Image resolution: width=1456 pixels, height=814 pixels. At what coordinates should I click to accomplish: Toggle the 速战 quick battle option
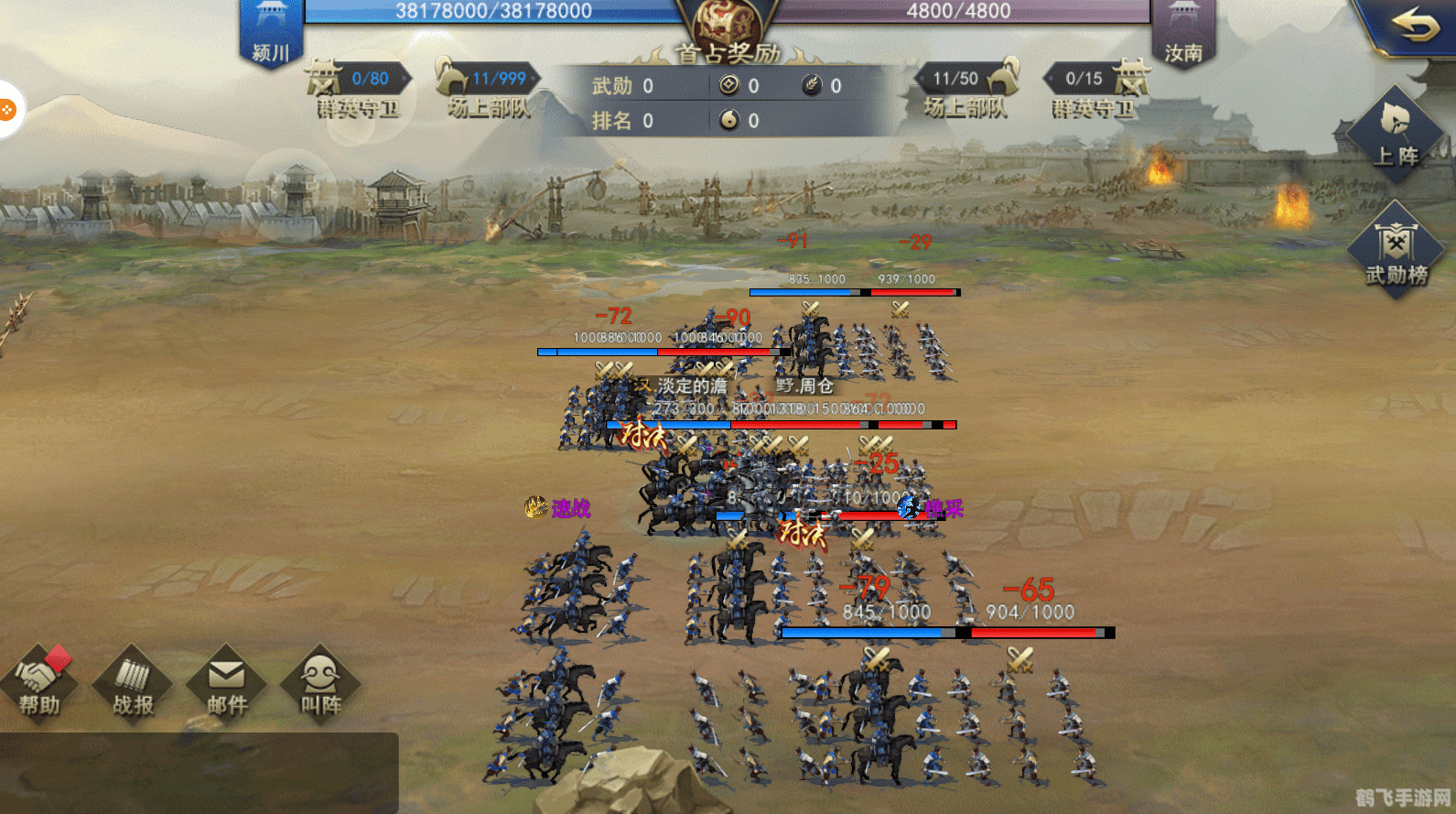tap(558, 507)
